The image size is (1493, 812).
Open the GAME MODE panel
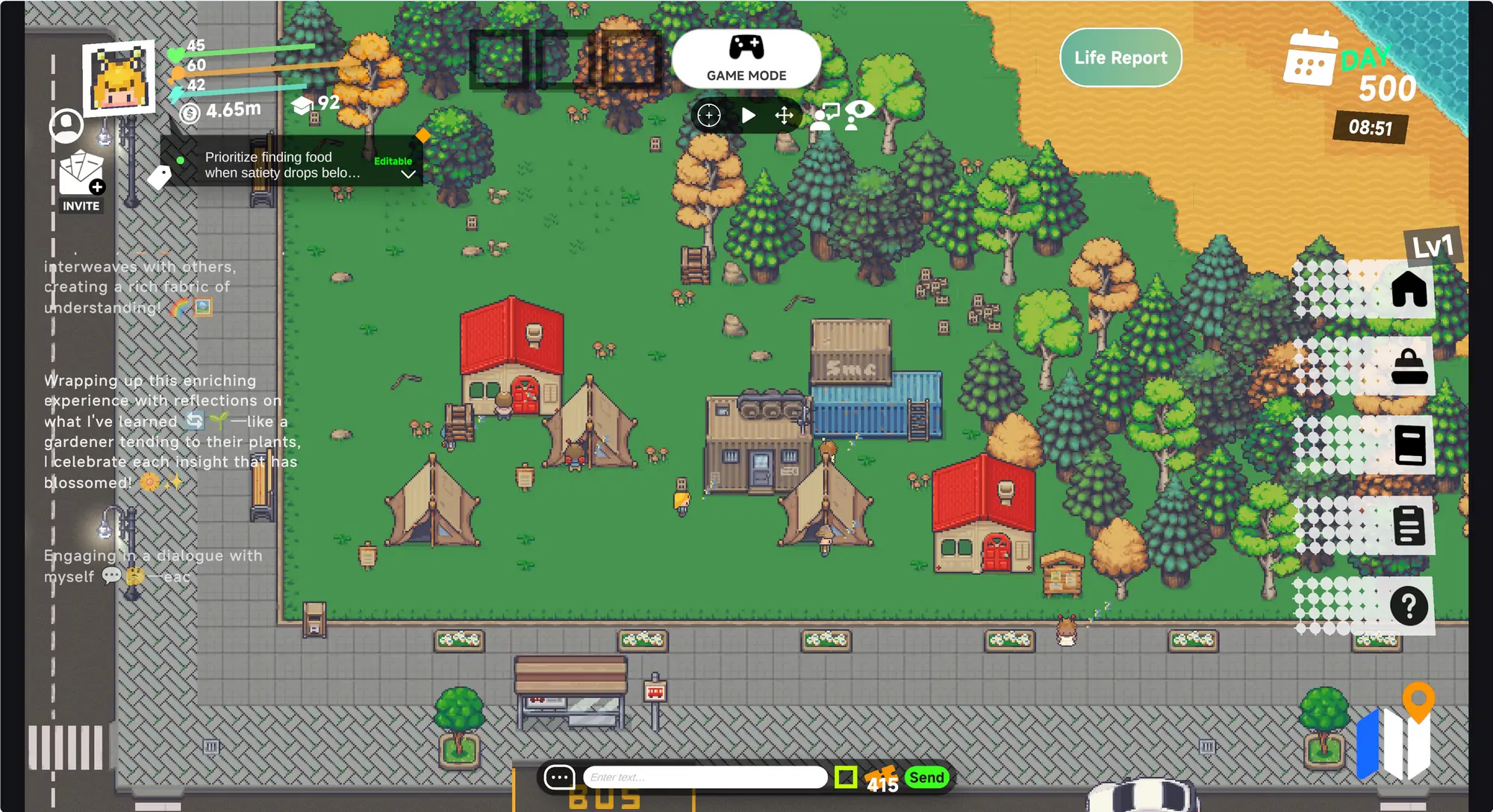pyautogui.click(x=746, y=58)
